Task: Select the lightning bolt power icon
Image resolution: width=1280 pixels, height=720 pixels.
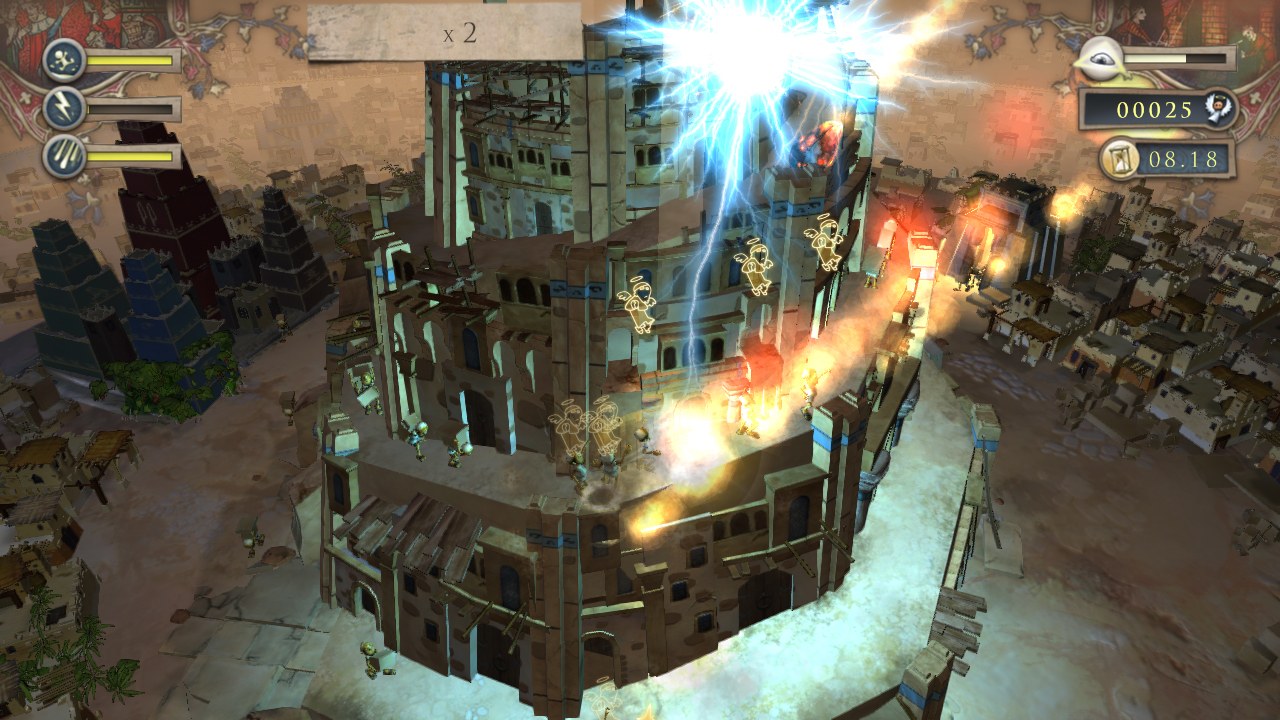Action: tap(64, 108)
